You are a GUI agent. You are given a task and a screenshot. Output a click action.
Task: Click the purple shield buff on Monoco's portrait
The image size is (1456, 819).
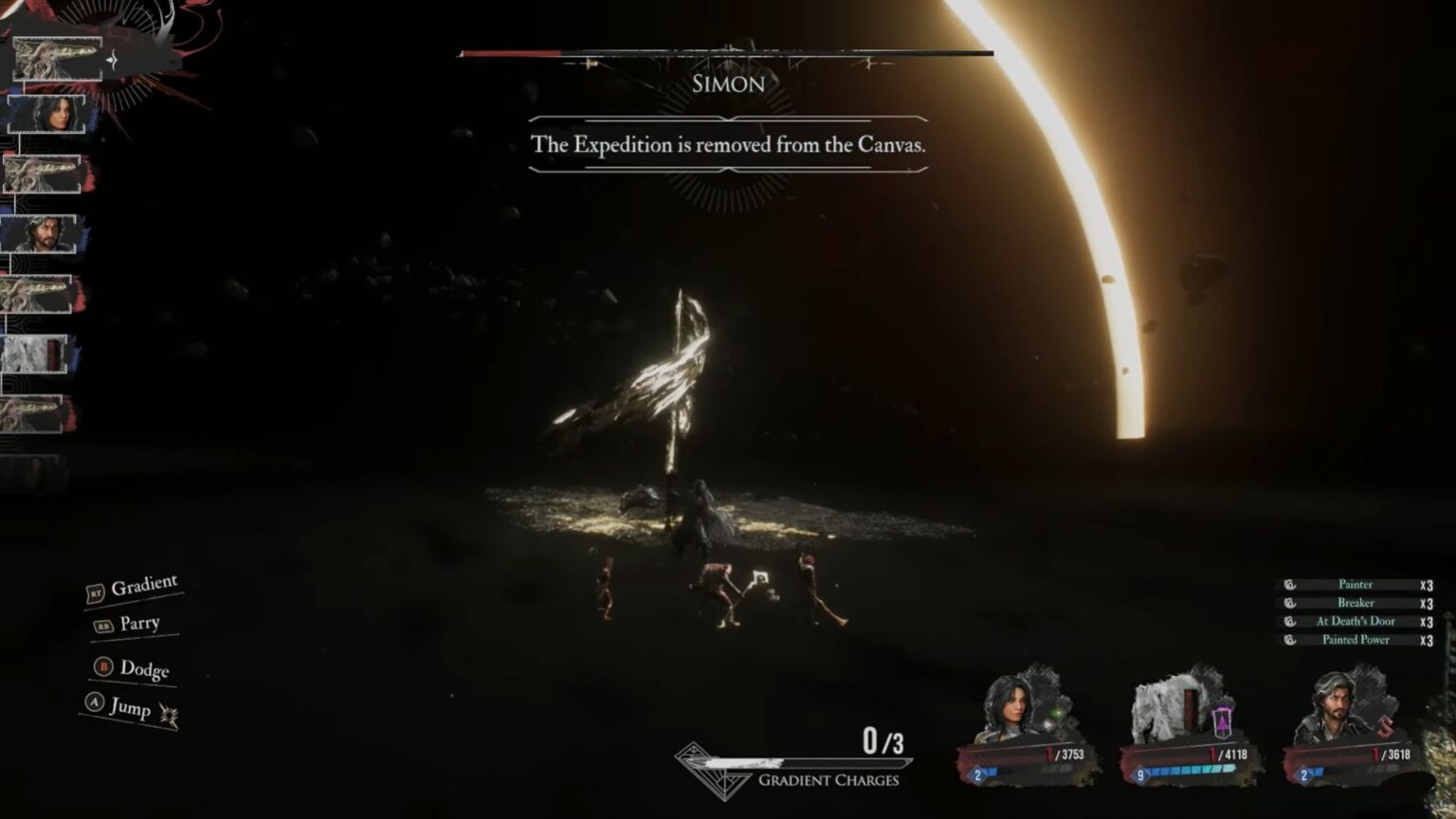point(1221,721)
